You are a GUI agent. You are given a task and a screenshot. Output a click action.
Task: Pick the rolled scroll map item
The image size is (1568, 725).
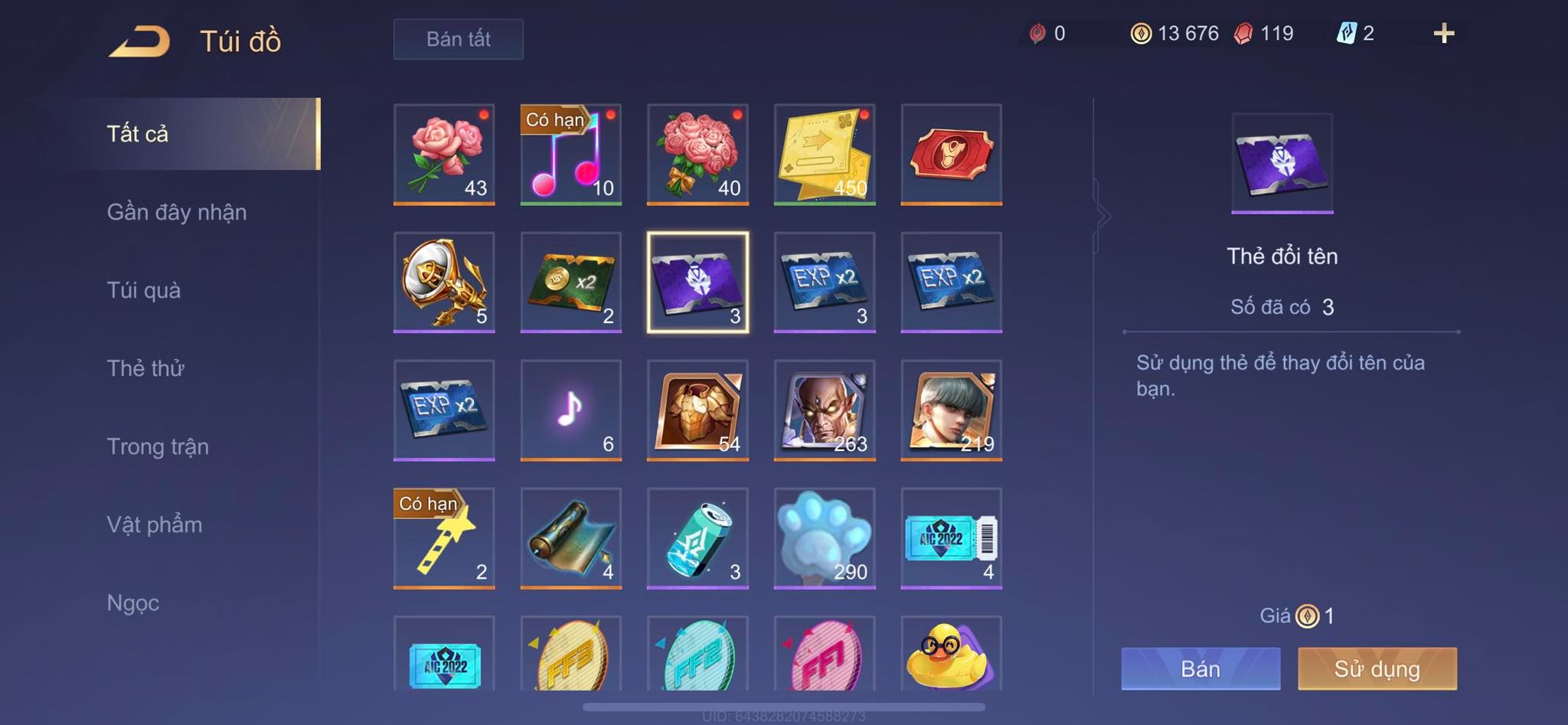coord(570,537)
